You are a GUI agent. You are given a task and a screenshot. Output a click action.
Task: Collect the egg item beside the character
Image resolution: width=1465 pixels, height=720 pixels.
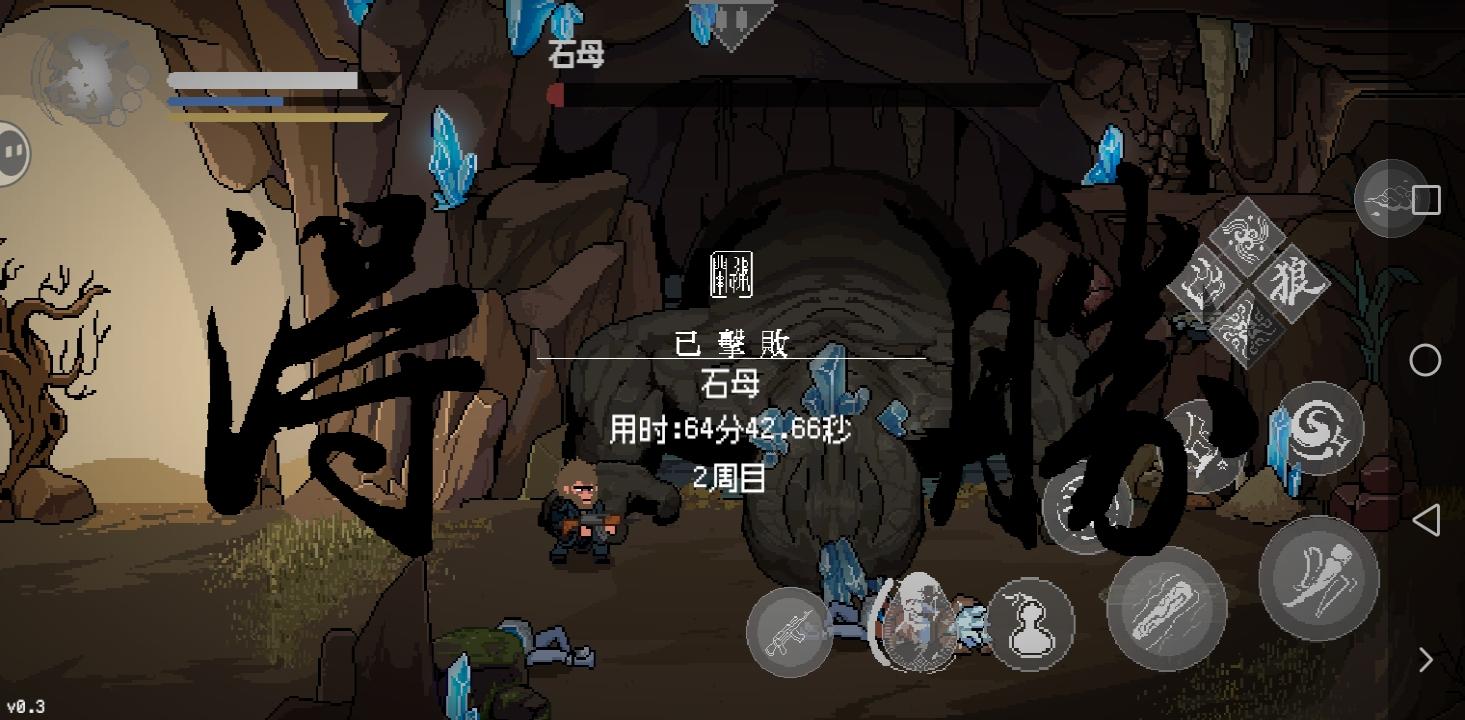tap(918, 620)
